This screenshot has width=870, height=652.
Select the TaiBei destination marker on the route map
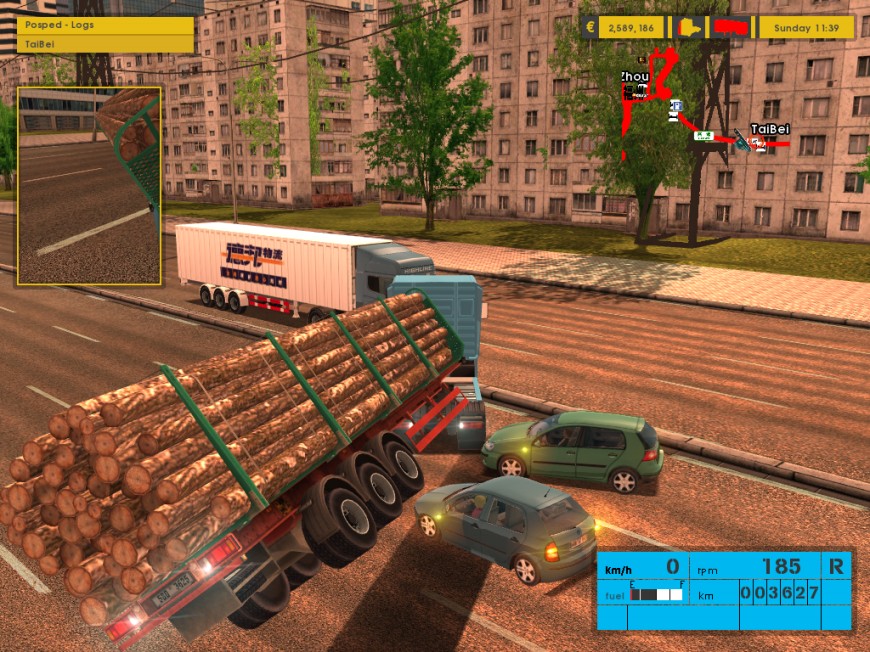(770, 130)
